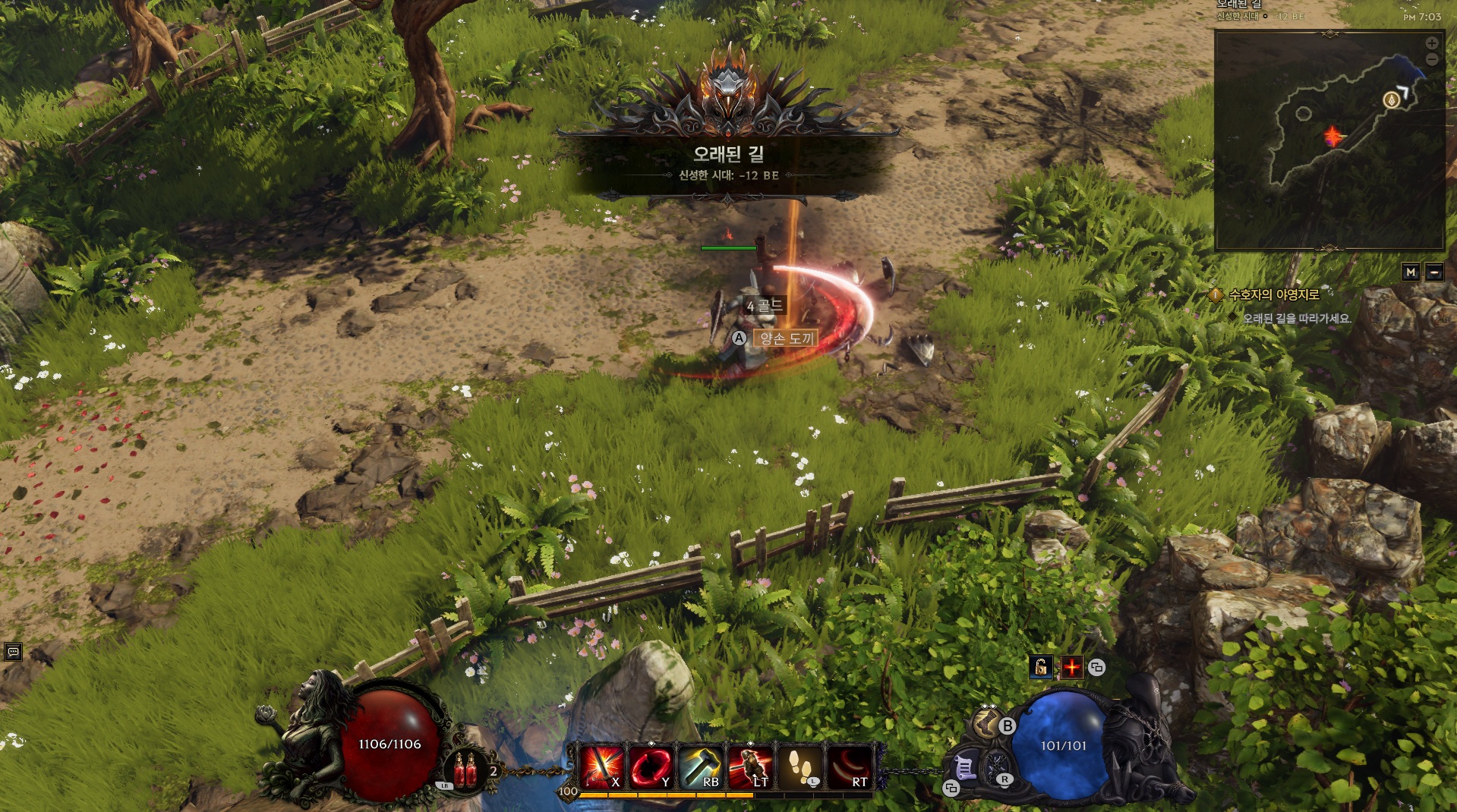This screenshot has height=812, width=1457.
Task: Use the red whirl ring skill
Action: click(651, 766)
